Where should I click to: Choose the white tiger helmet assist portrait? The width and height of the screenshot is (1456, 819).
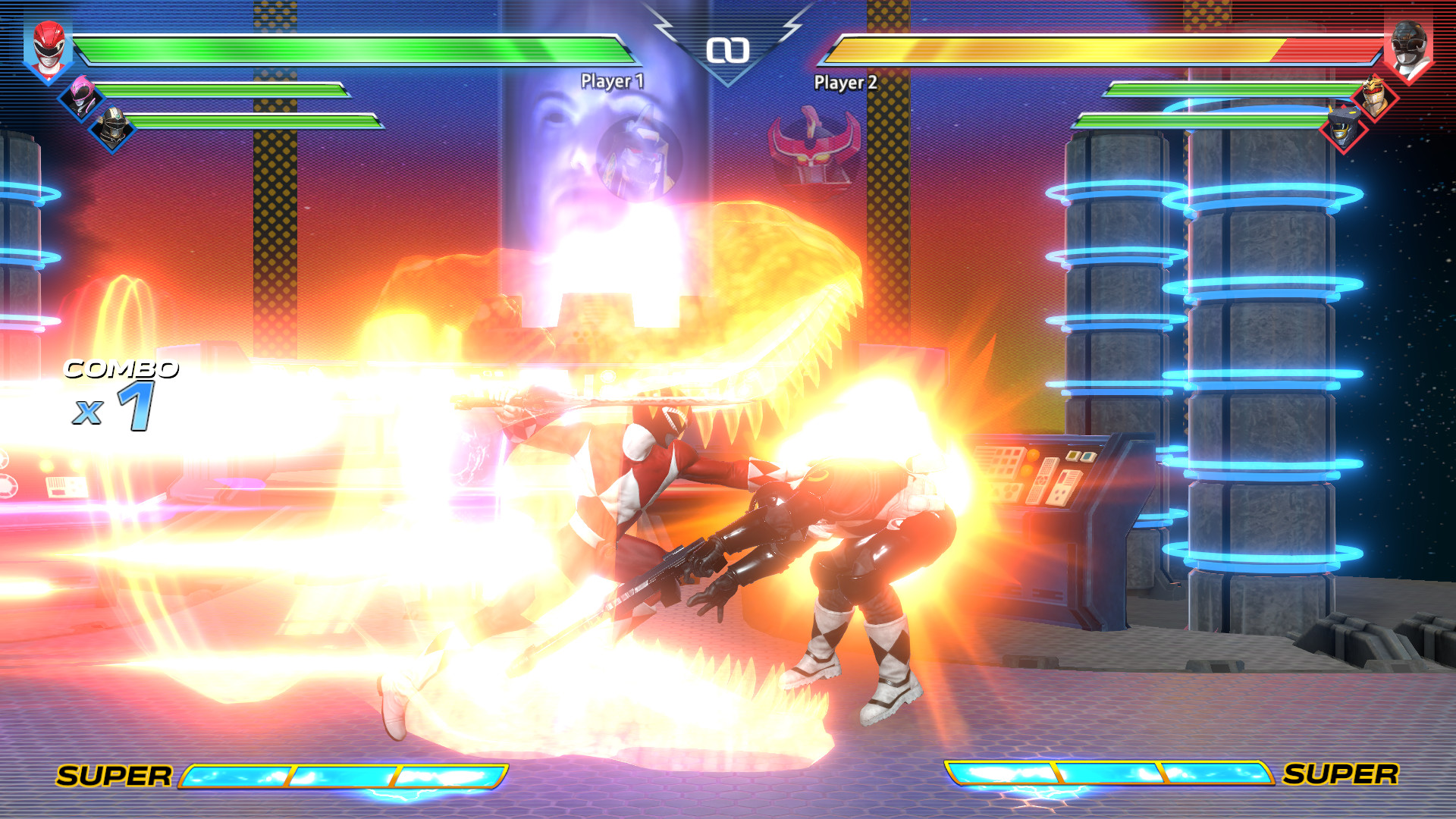click(x=1374, y=97)
